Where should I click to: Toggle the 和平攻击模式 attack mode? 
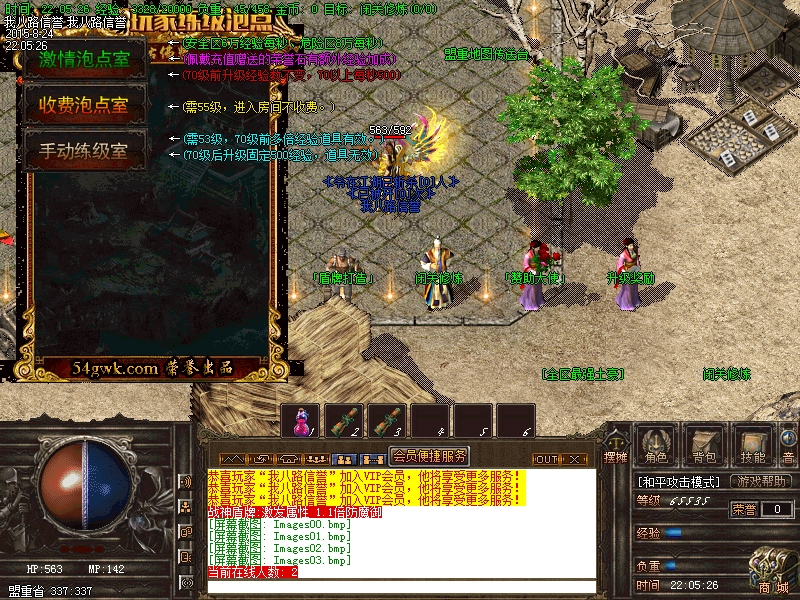[x=680, y=482]
